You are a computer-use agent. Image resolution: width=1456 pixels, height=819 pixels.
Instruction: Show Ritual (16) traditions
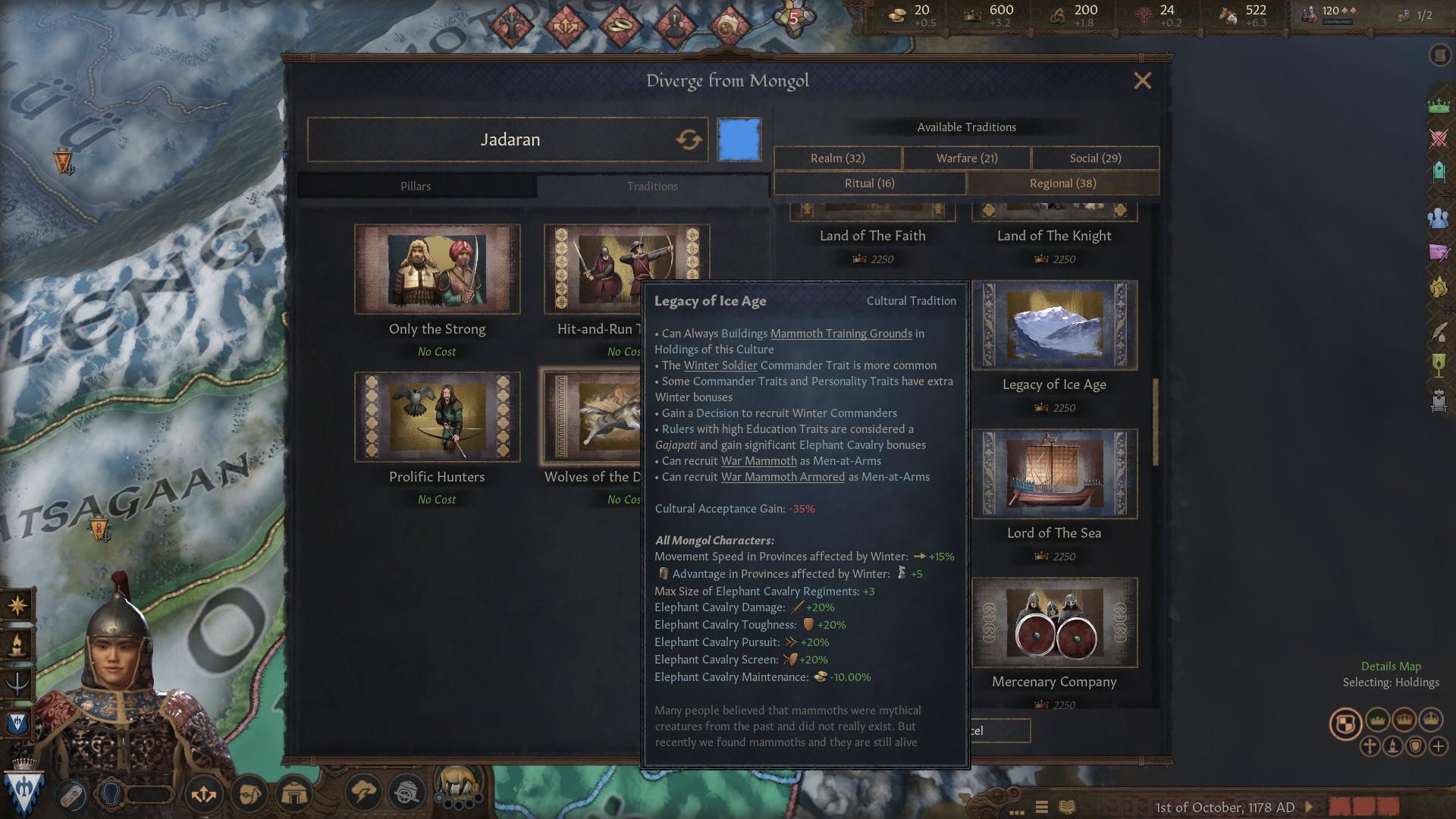(870, 184)
